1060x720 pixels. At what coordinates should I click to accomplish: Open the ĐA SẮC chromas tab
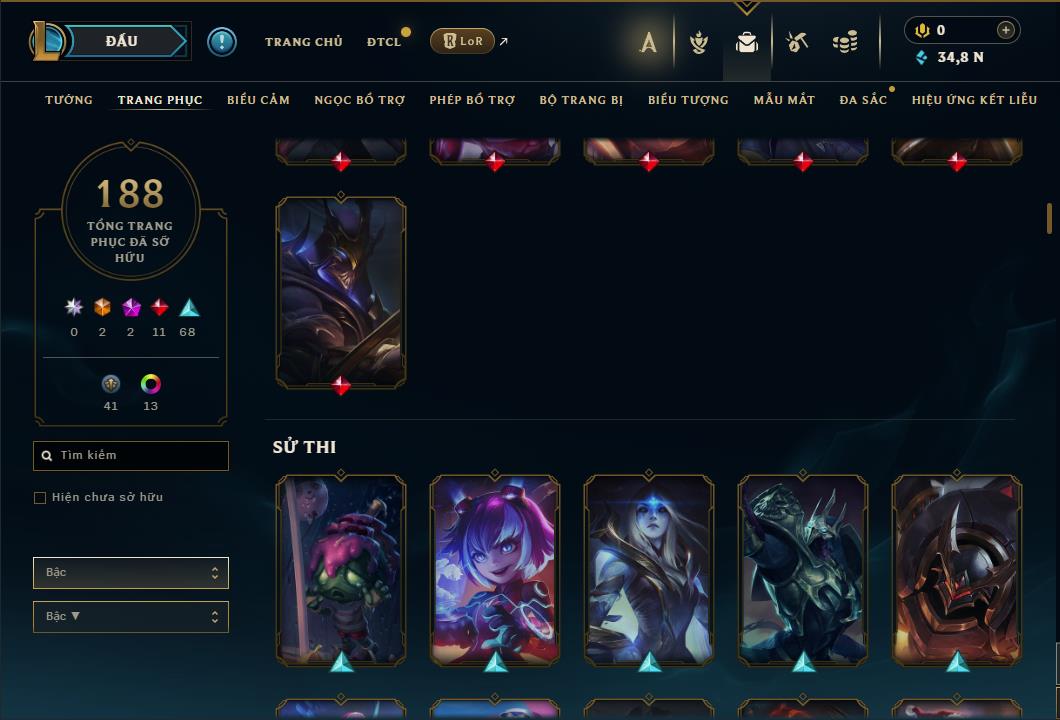pos(863,100)
